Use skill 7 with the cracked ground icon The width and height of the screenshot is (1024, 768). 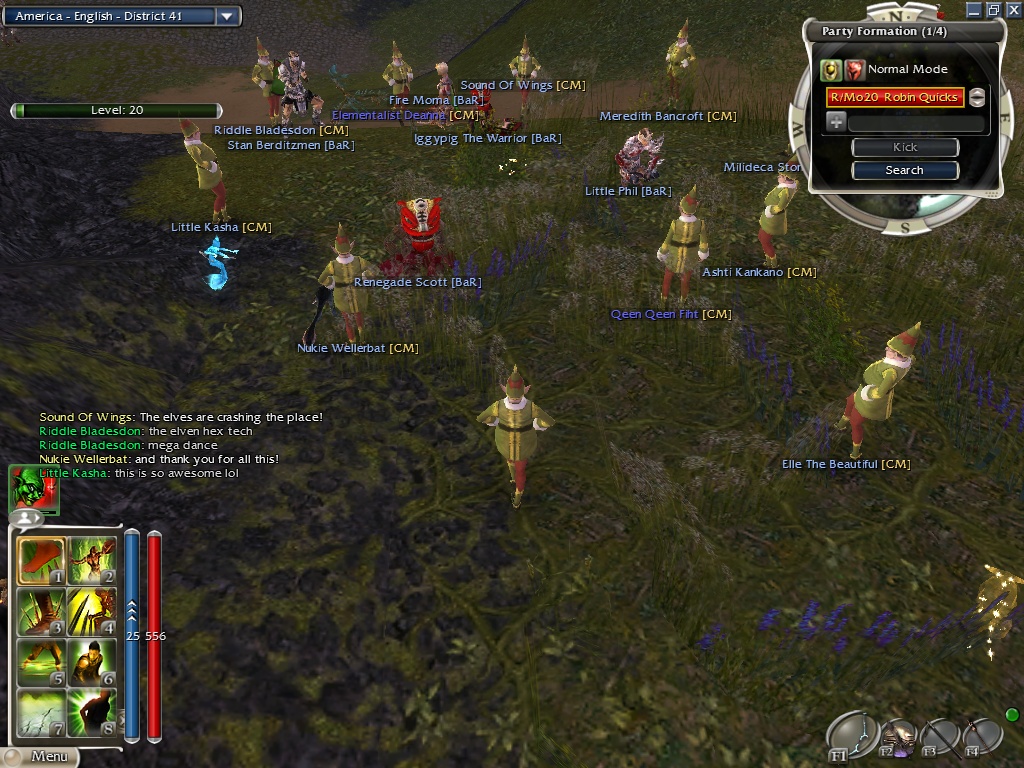point(41,712)
